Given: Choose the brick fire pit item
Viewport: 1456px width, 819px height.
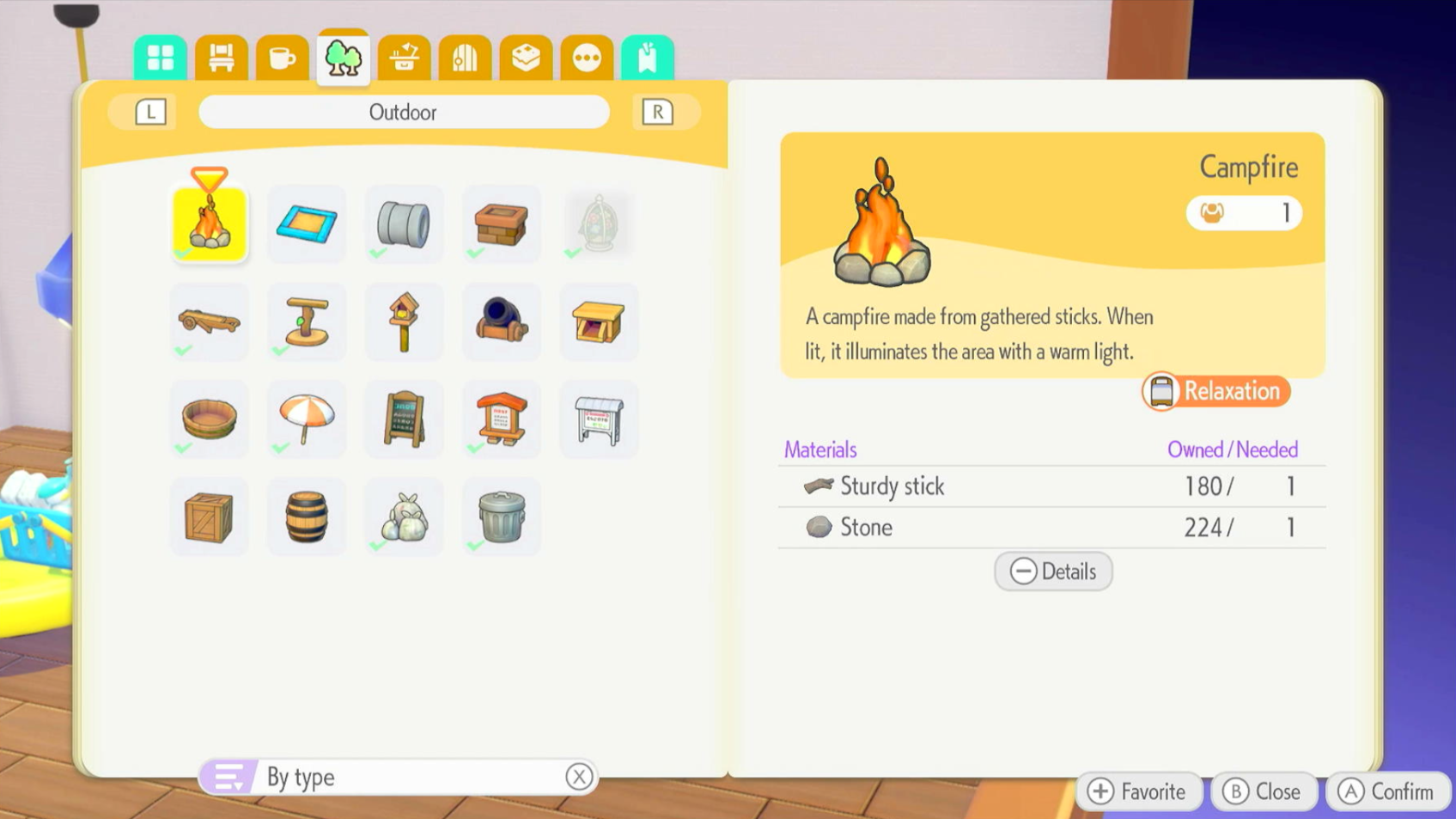Looking at the screenshot, I should [502, 224].
